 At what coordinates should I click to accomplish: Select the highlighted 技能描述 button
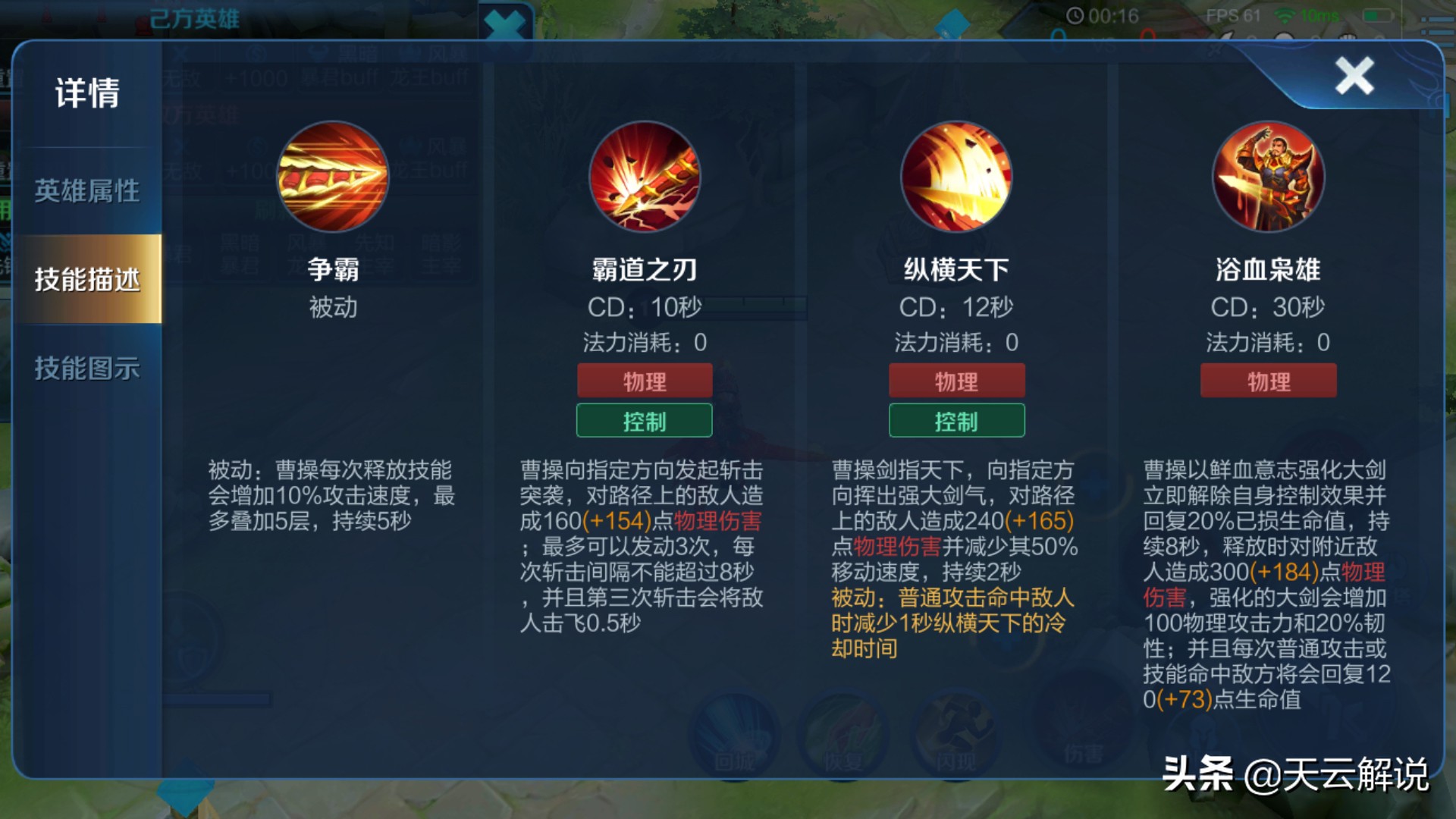coord(86,279)
